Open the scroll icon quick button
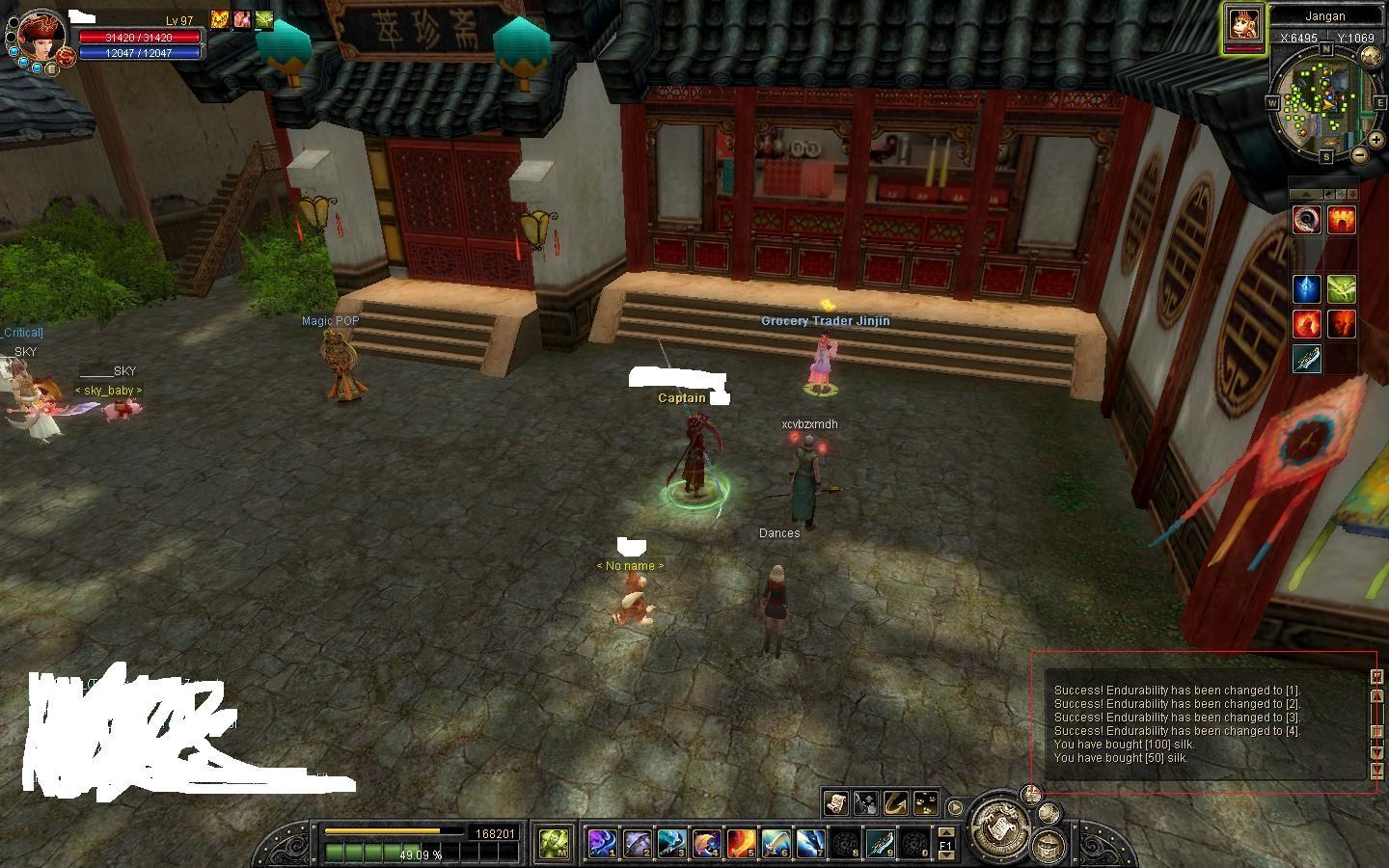The width and height of the screenshot is (1389, 868). click(835, 802)
